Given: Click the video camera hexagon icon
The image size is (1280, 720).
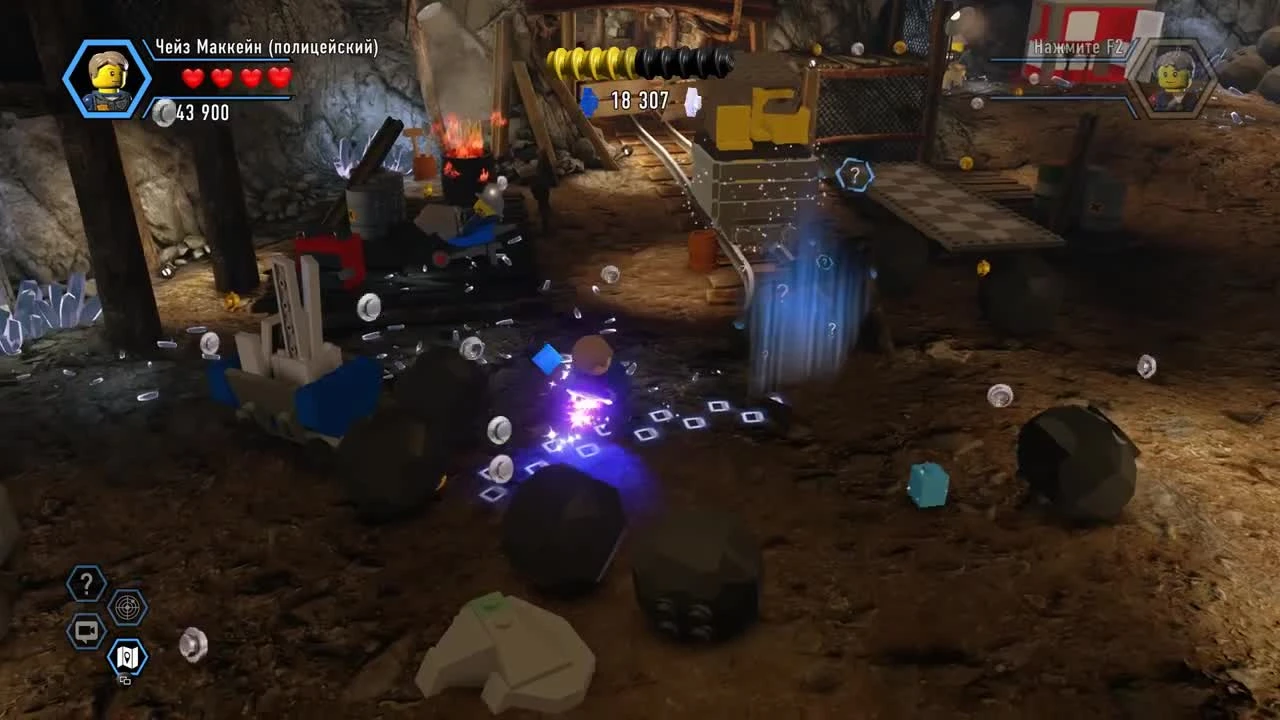Looking at the screenshot, I should tap(85, 633).
